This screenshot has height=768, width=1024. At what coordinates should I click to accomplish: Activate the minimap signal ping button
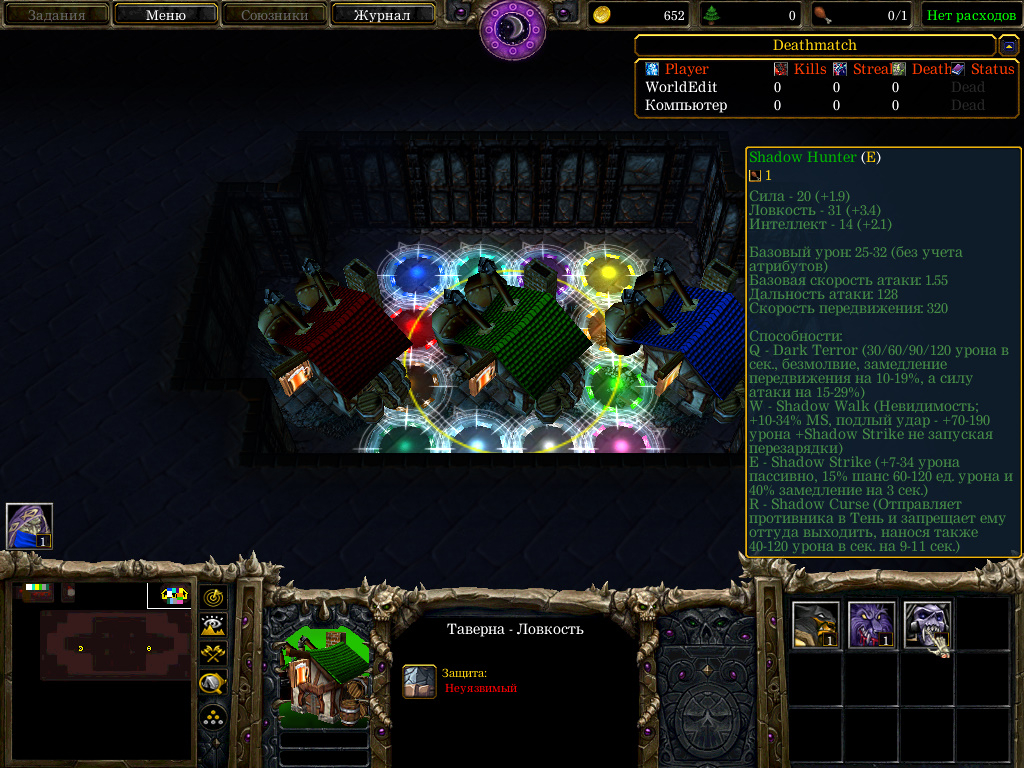click(213, 597)
